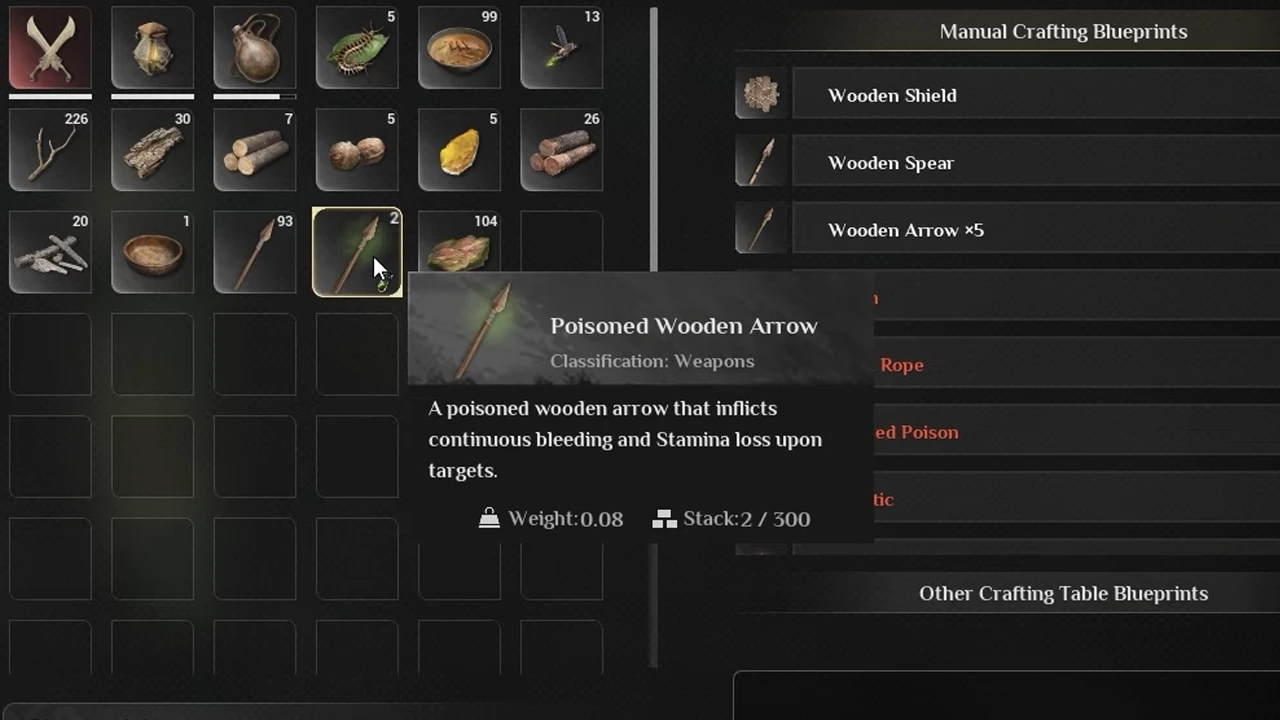Select the gray stone shards stack of 20
1280x720 pixels.
50,252
